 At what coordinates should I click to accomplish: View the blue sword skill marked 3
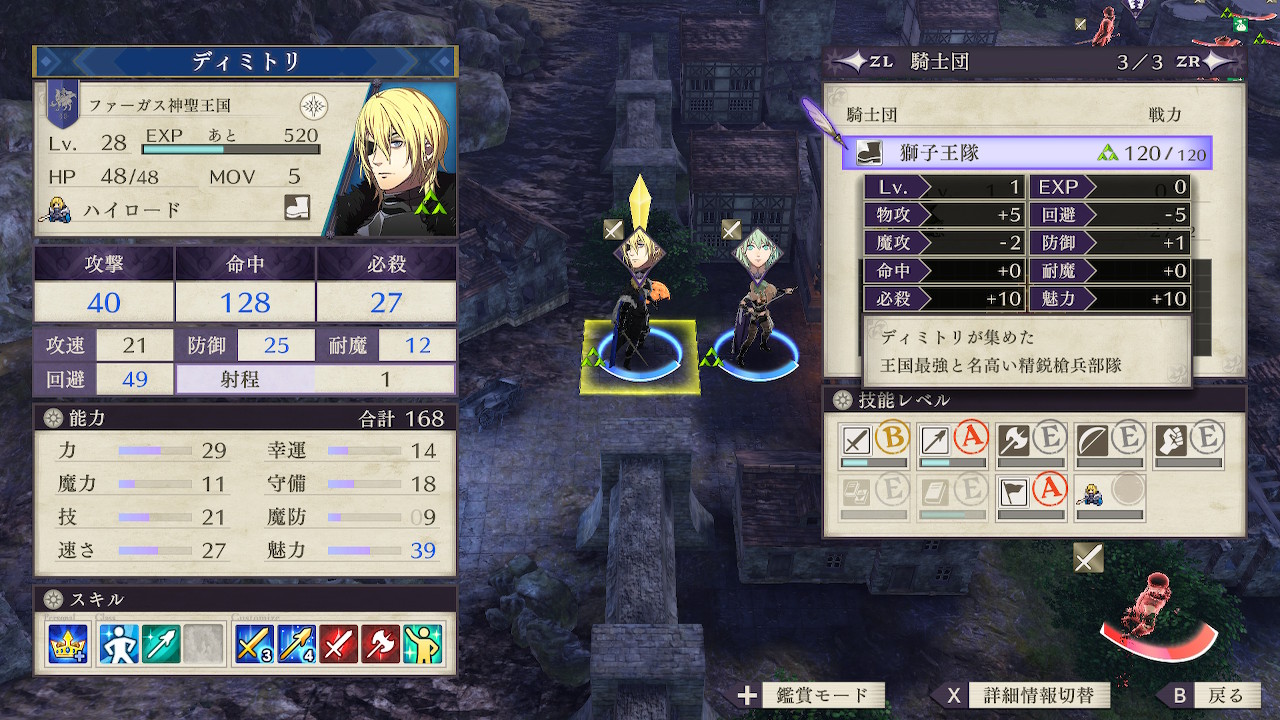click(x=253, y=645)
